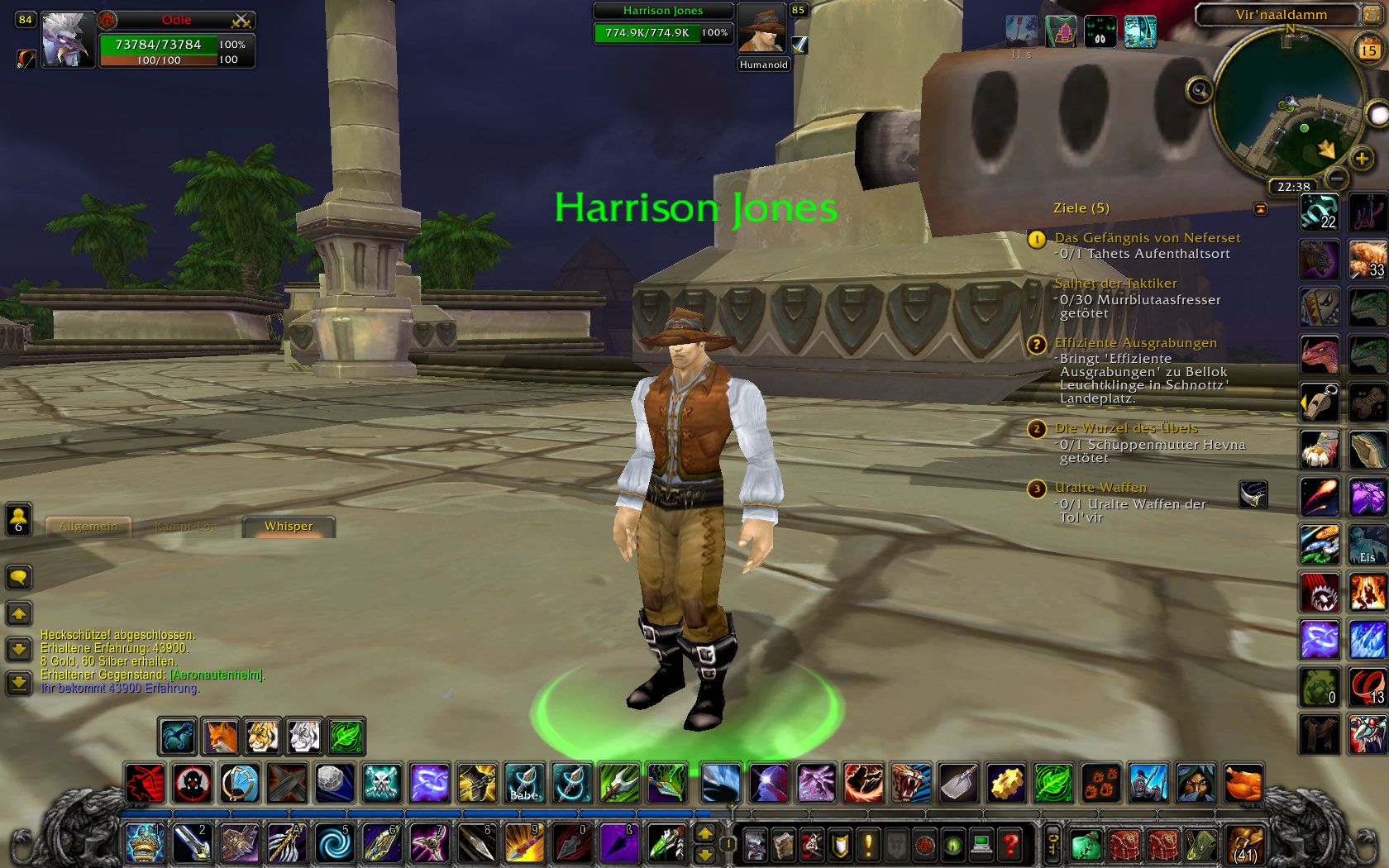Activate the blue swirl ability in slot 5
The image size is (1389, 868).
(x=335, y=844)
